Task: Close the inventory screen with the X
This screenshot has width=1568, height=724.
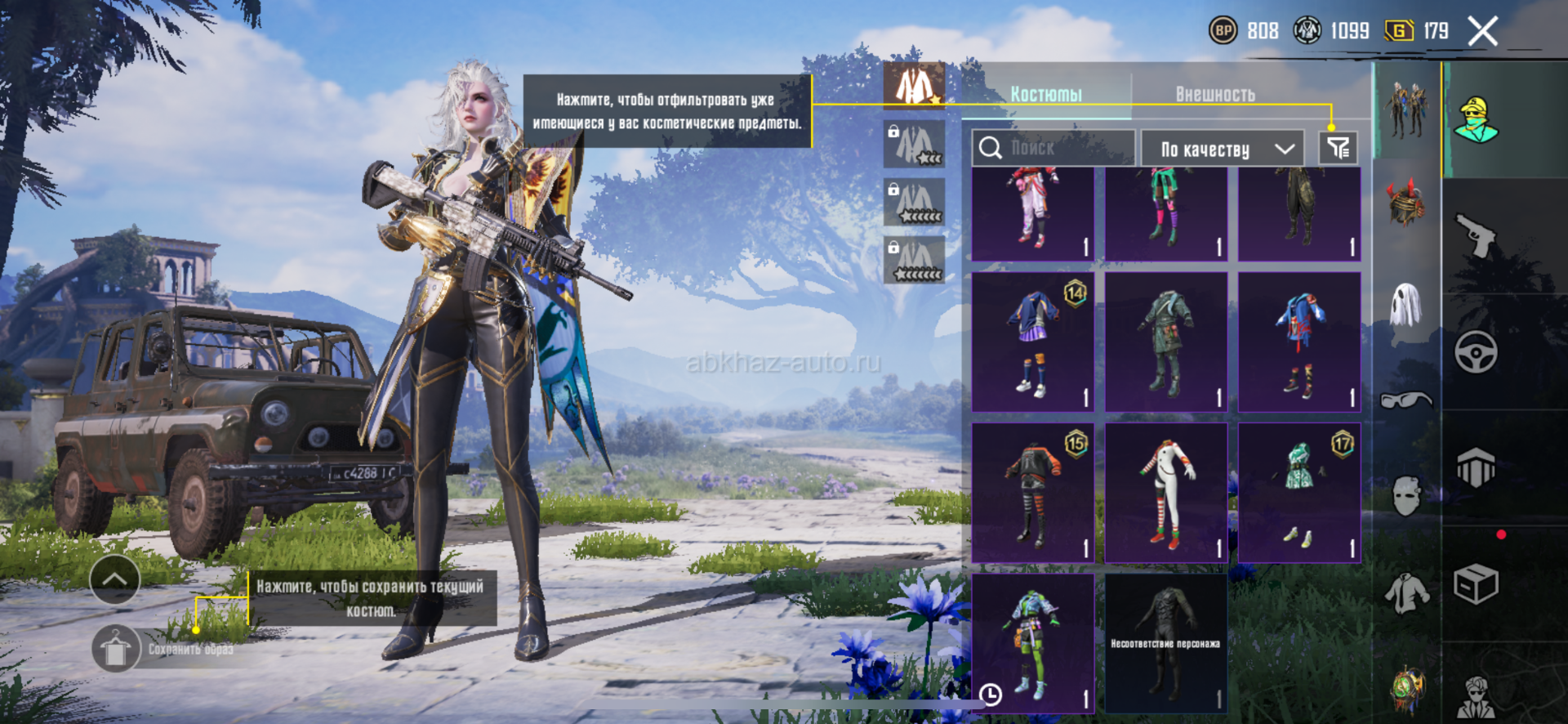Action: pos(1482,32)
